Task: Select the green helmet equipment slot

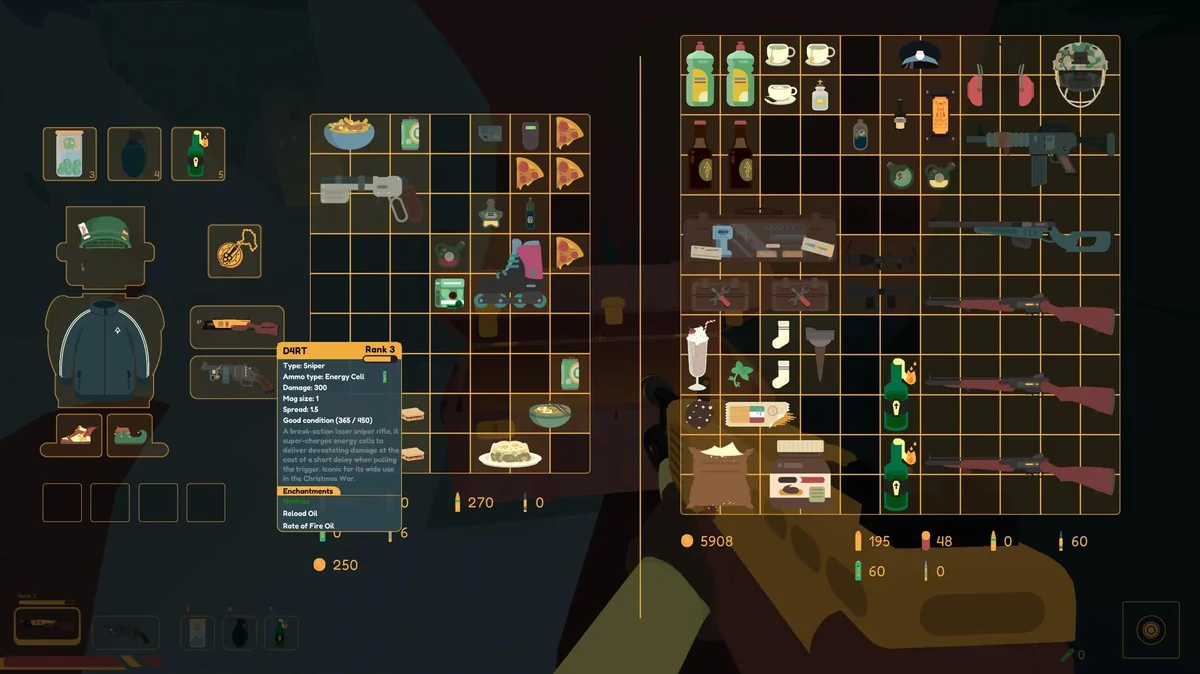Action: point(105,232)
